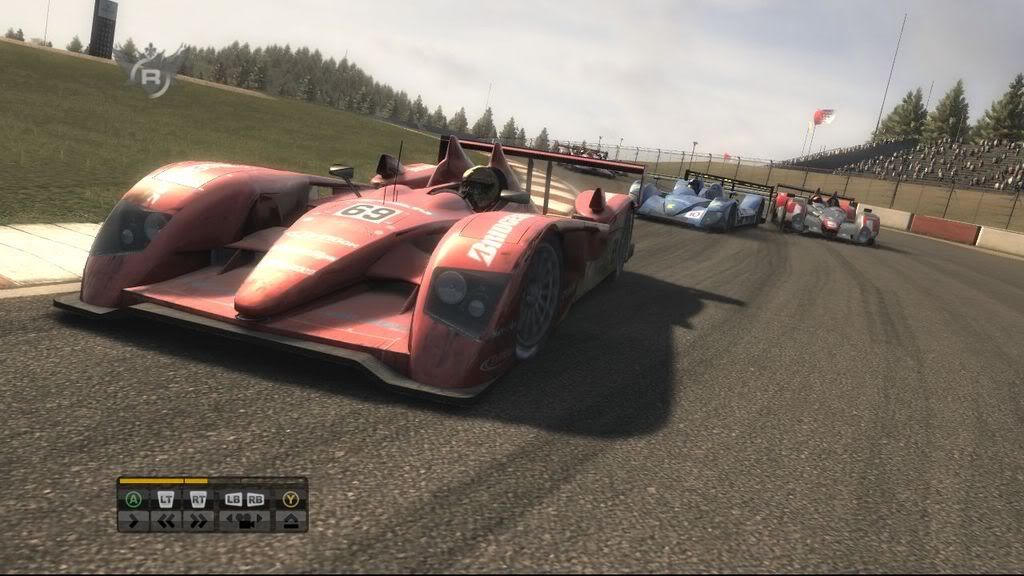The height and width of the screenshot is (576, 1024).
Task: Select the movie camera icon
Action: (244, 520)
